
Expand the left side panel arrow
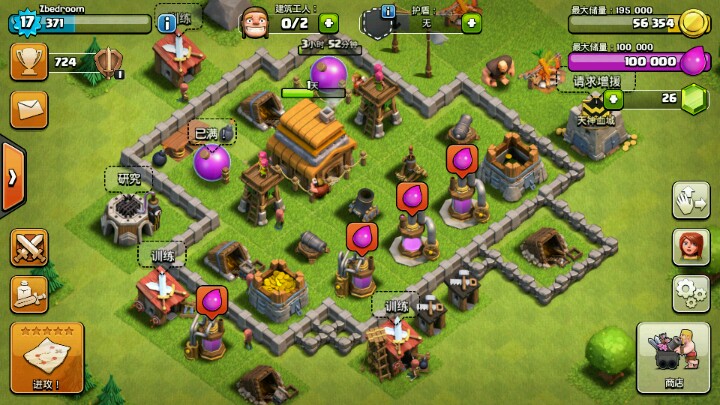tap(12, 177)
